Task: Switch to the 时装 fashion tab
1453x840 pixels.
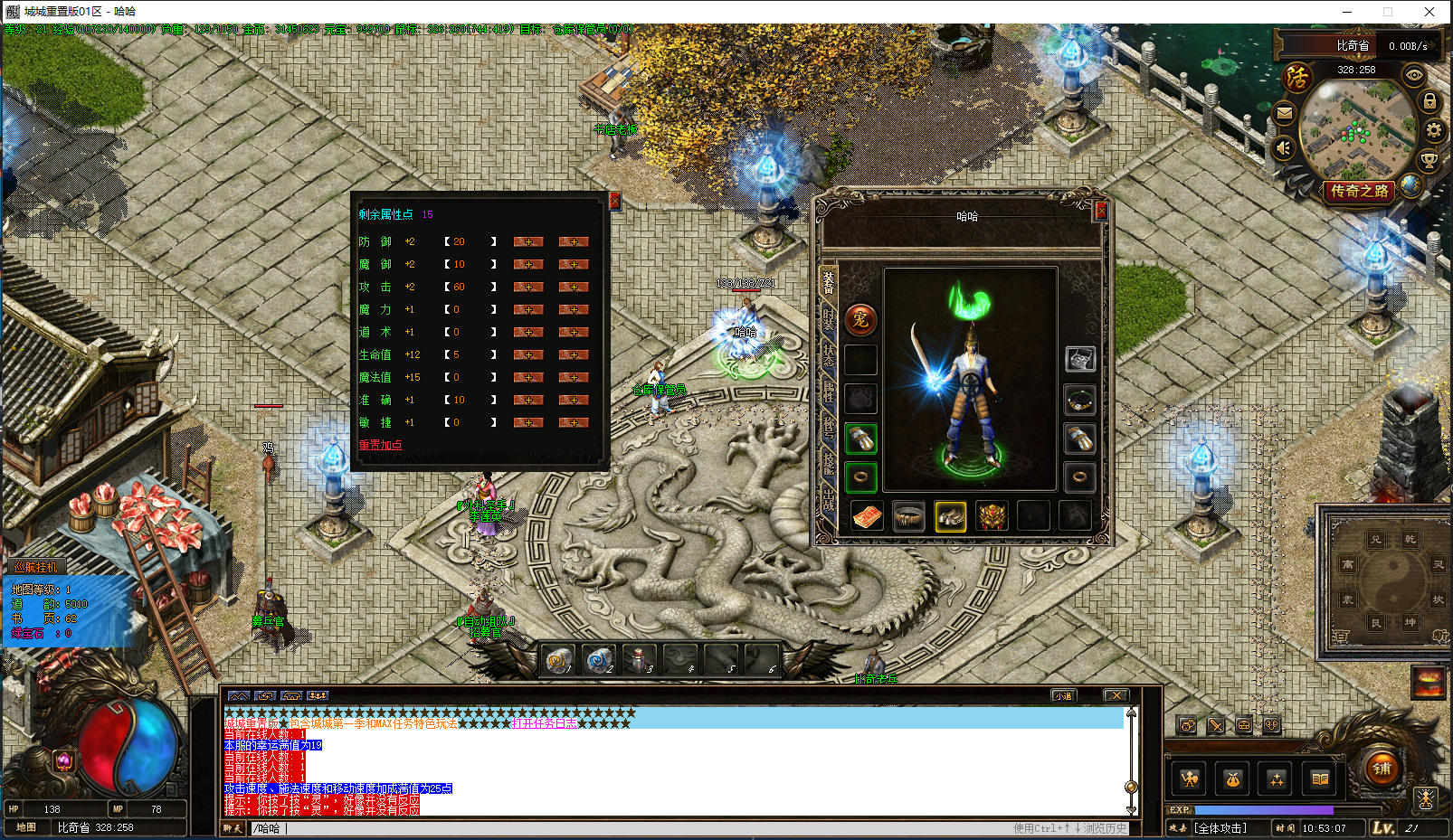Action: [828, 317]
